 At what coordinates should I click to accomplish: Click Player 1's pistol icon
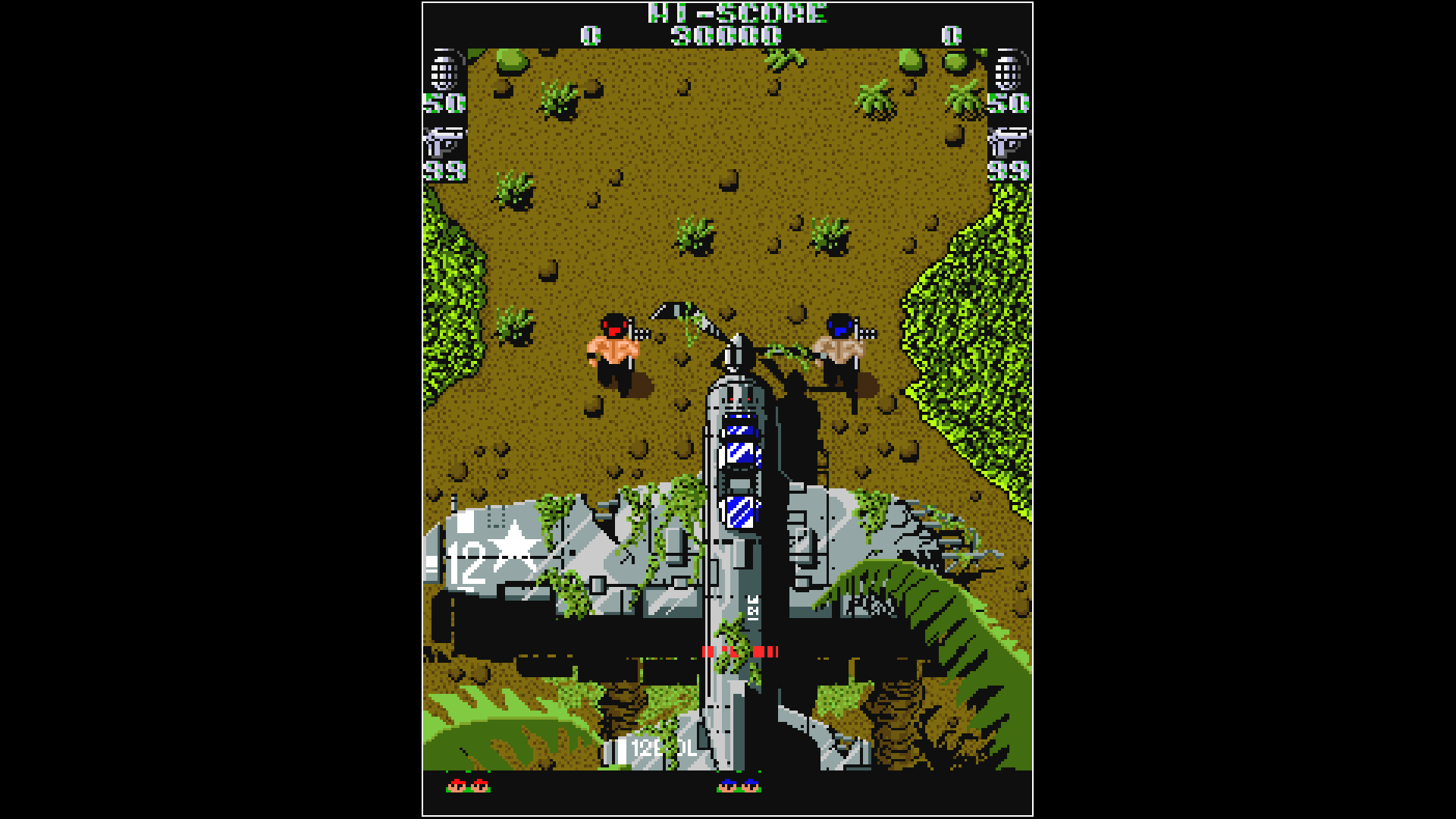click(444, 140)
